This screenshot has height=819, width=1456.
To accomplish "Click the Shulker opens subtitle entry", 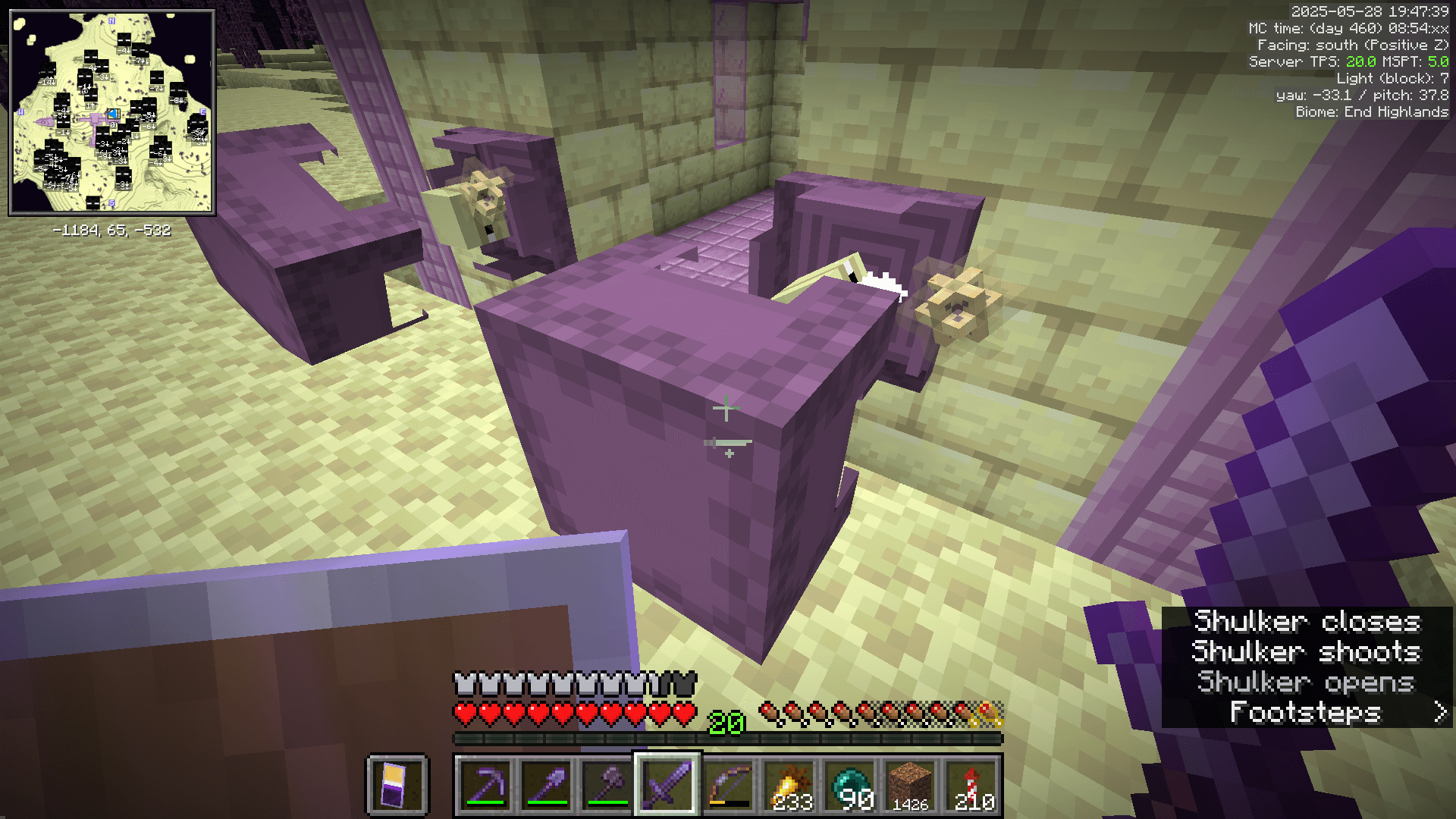I will point(1307,682).
